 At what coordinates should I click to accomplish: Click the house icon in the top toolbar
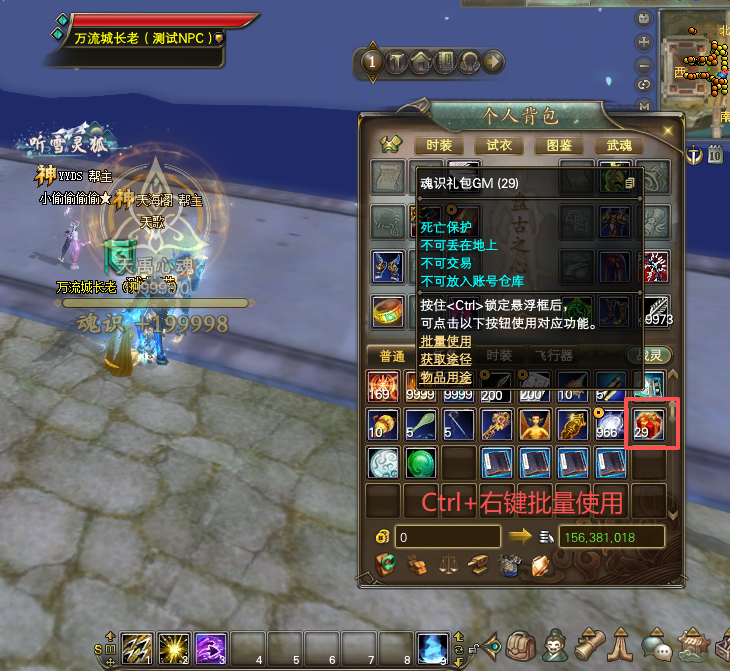tap(421, 62)
